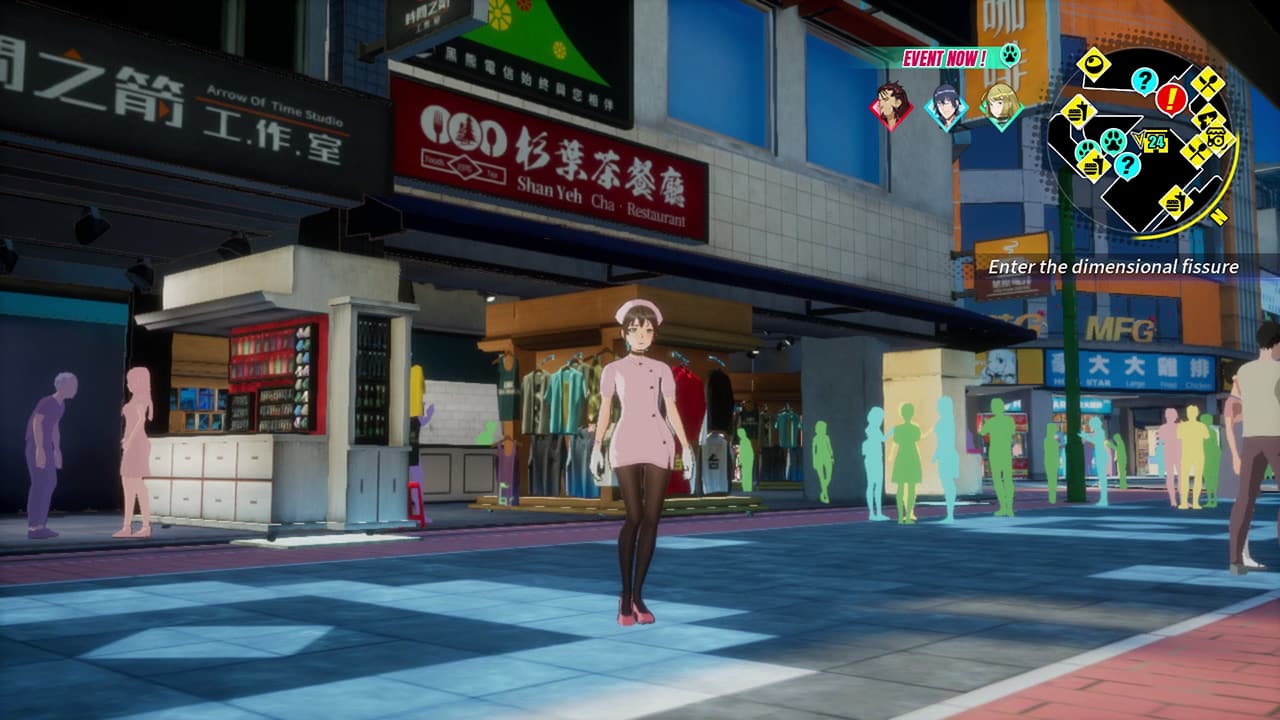
Task: Click the second food stall icon on the minimap left
Action: click(1092, 165)
